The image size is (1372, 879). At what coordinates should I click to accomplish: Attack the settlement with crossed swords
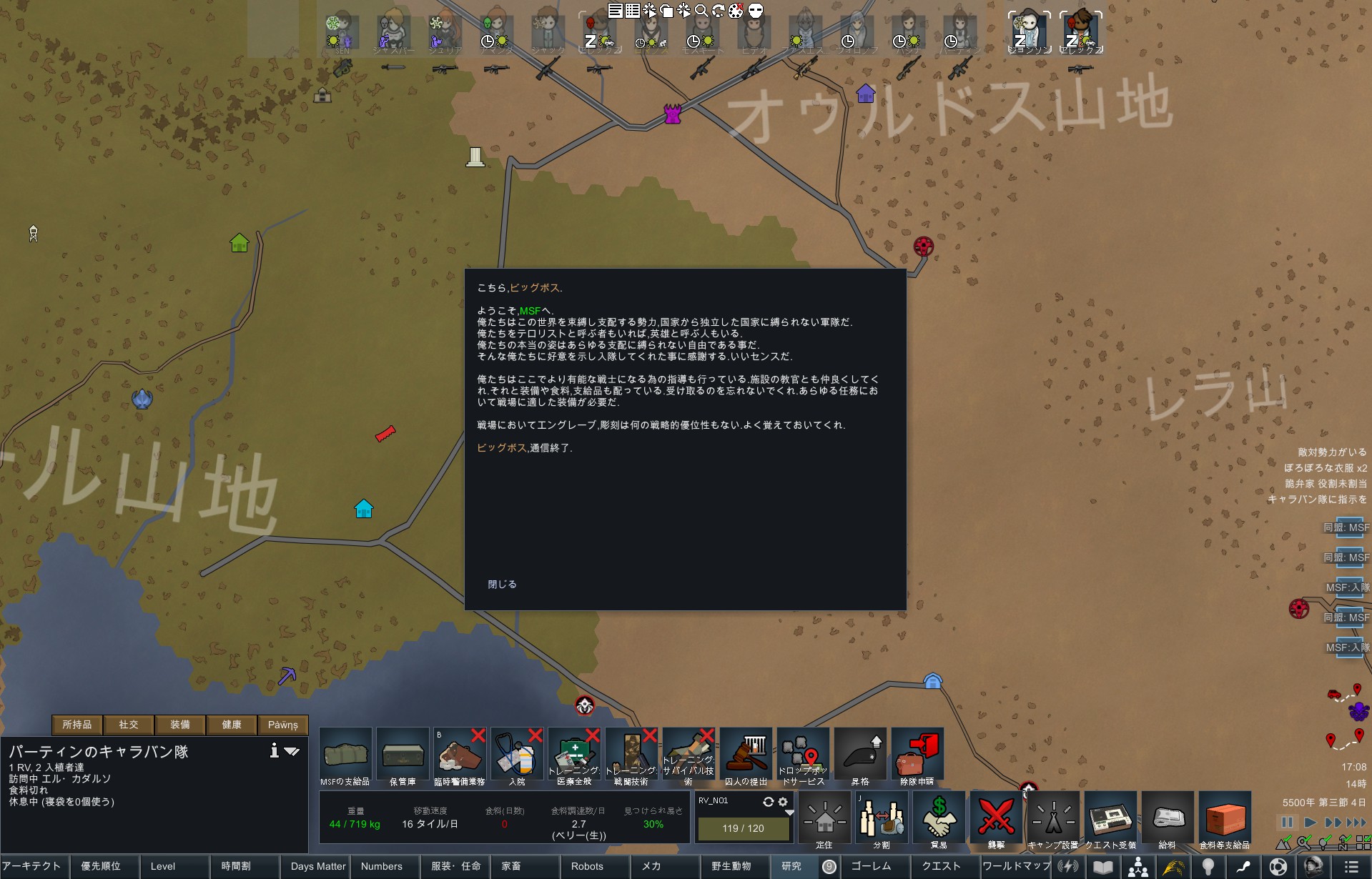tap(996, 820)
